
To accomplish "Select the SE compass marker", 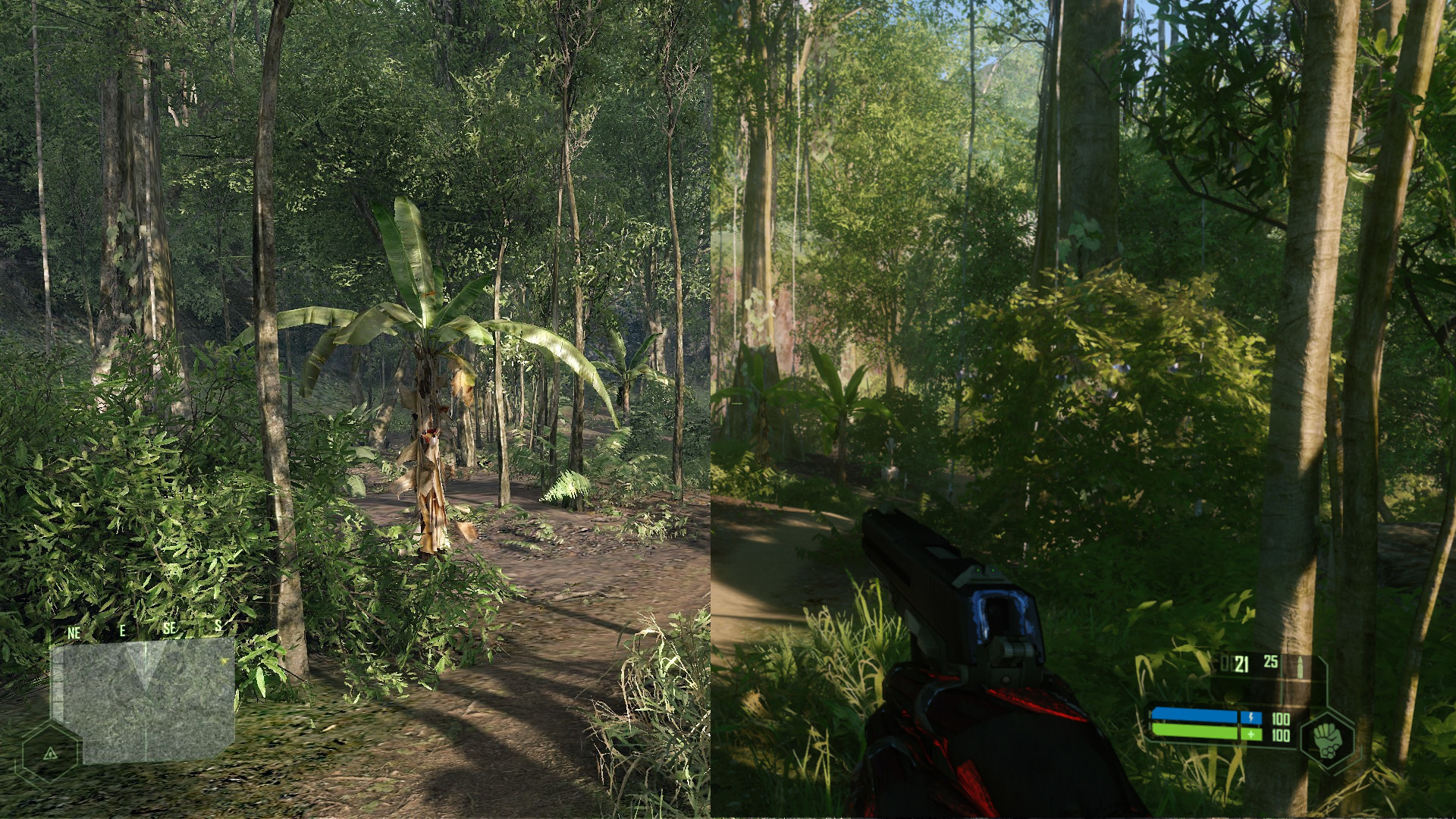I will [x=170, y=629].
